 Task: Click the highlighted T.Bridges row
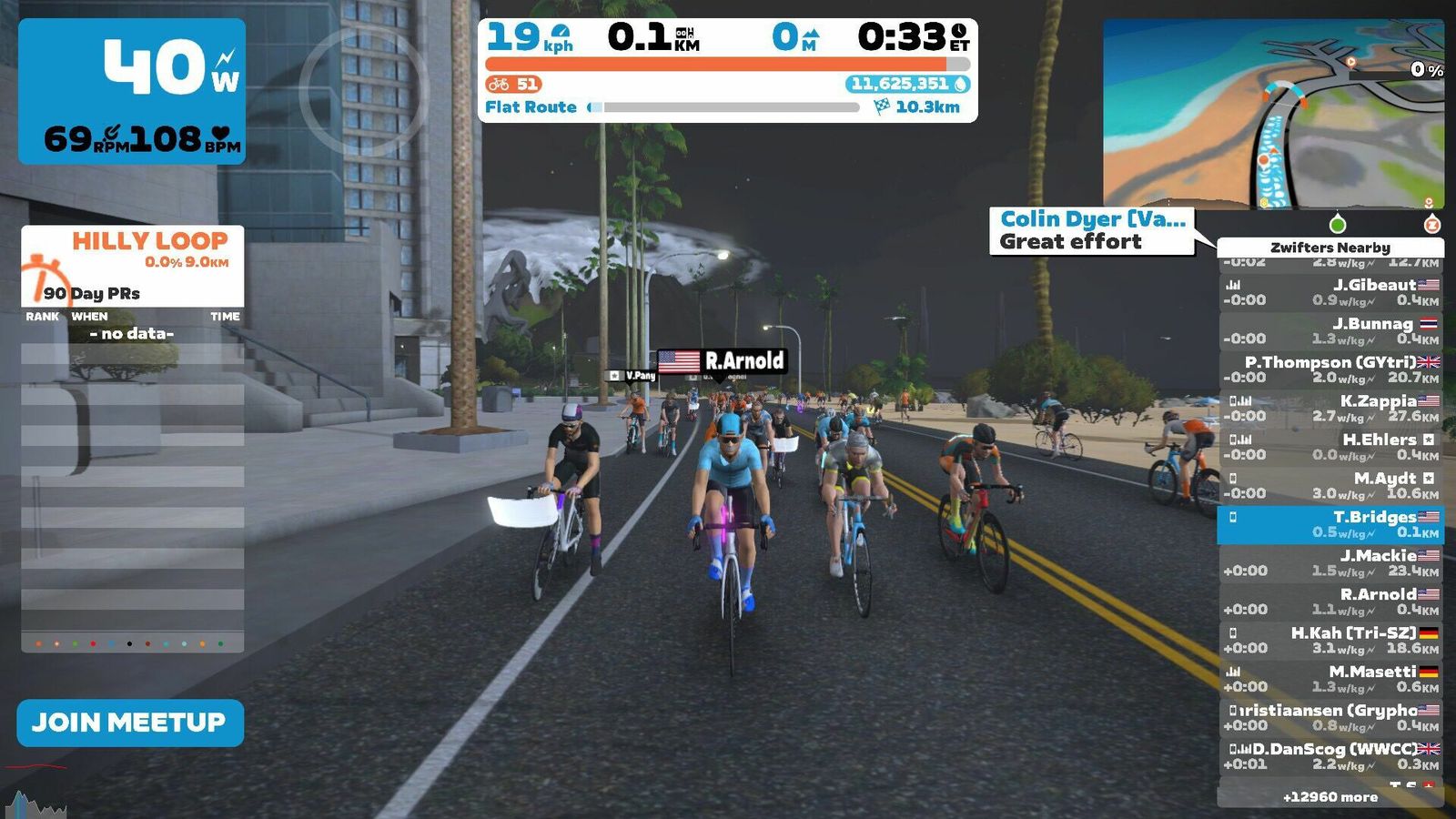pos(1330,524)
